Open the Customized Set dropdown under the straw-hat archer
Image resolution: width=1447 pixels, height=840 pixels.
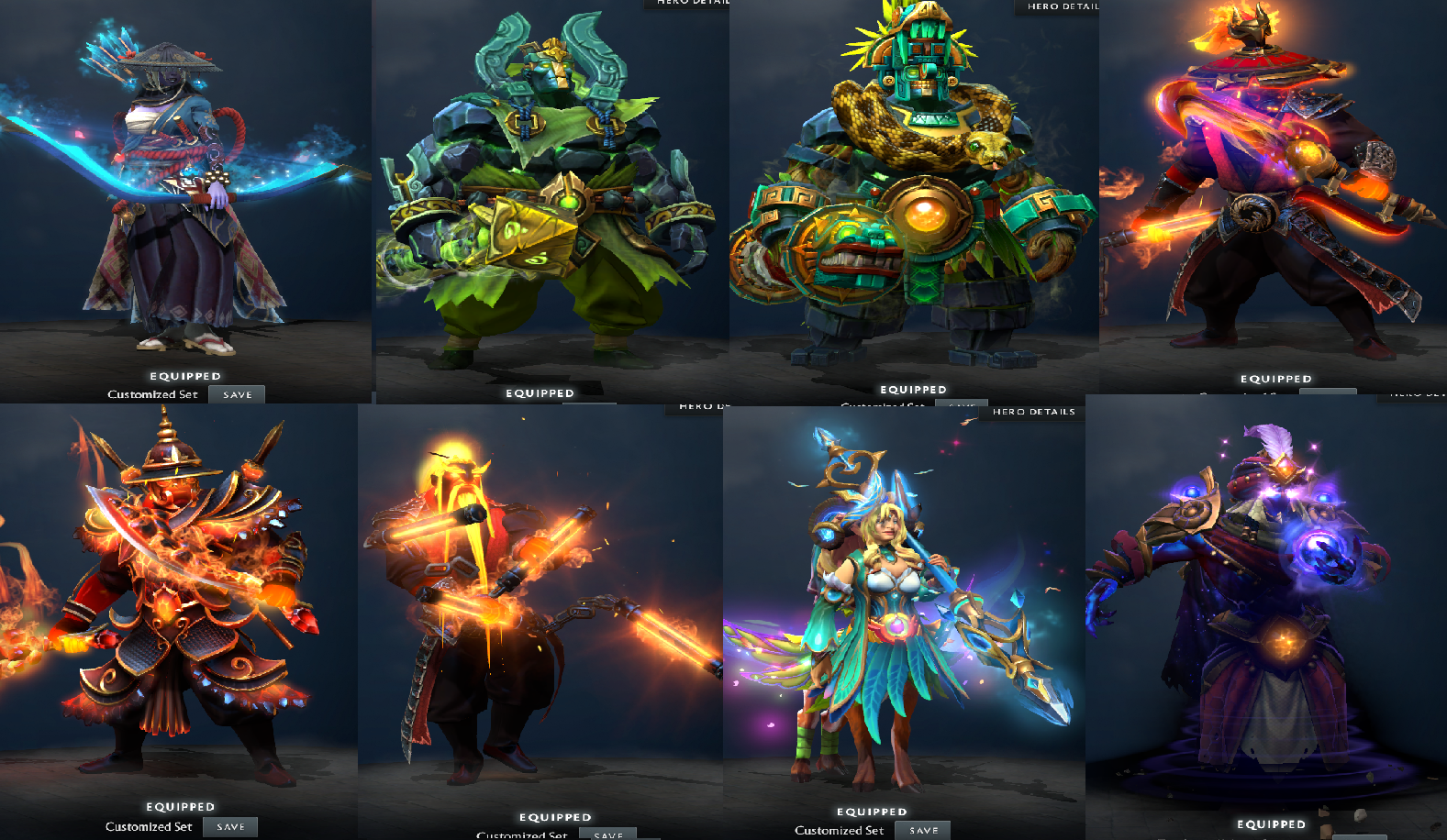[151, 393]
